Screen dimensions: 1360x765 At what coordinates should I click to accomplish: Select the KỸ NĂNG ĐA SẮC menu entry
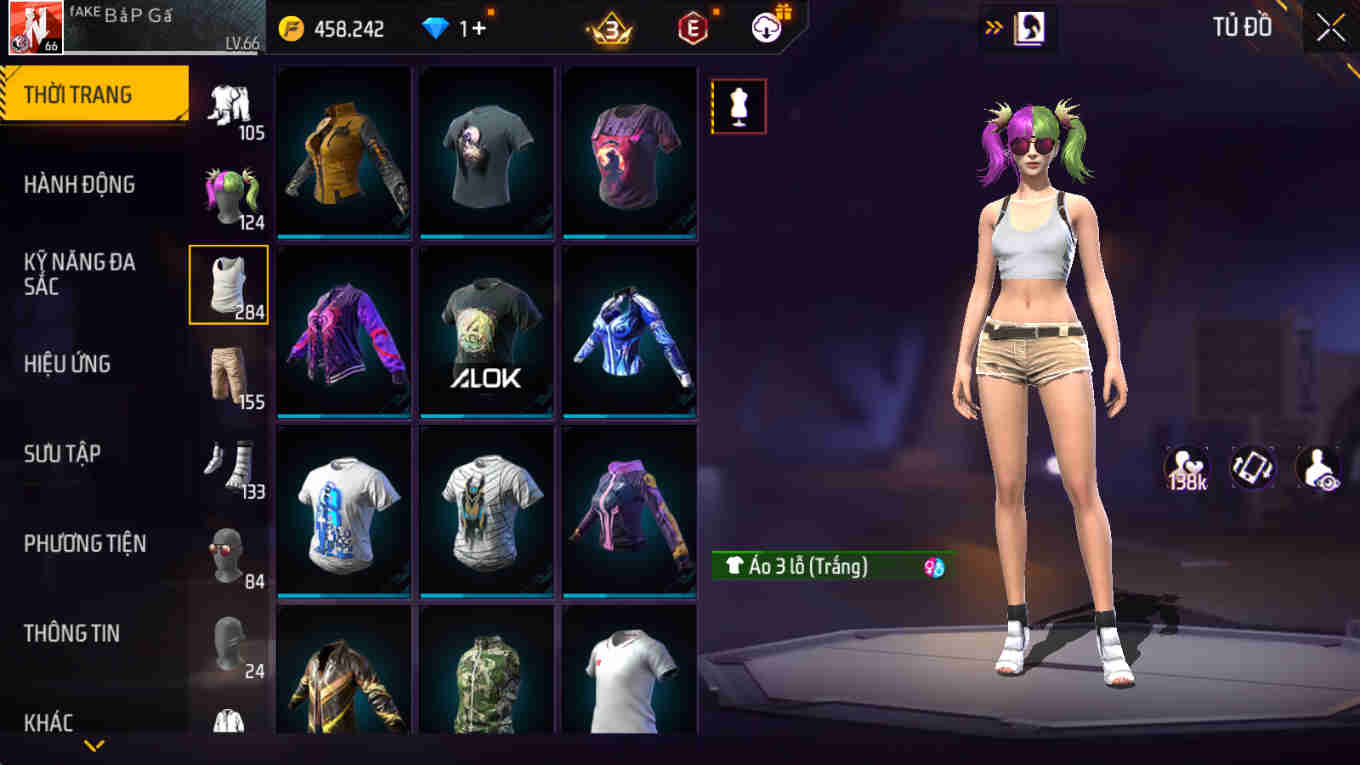[x=80, y=274]
